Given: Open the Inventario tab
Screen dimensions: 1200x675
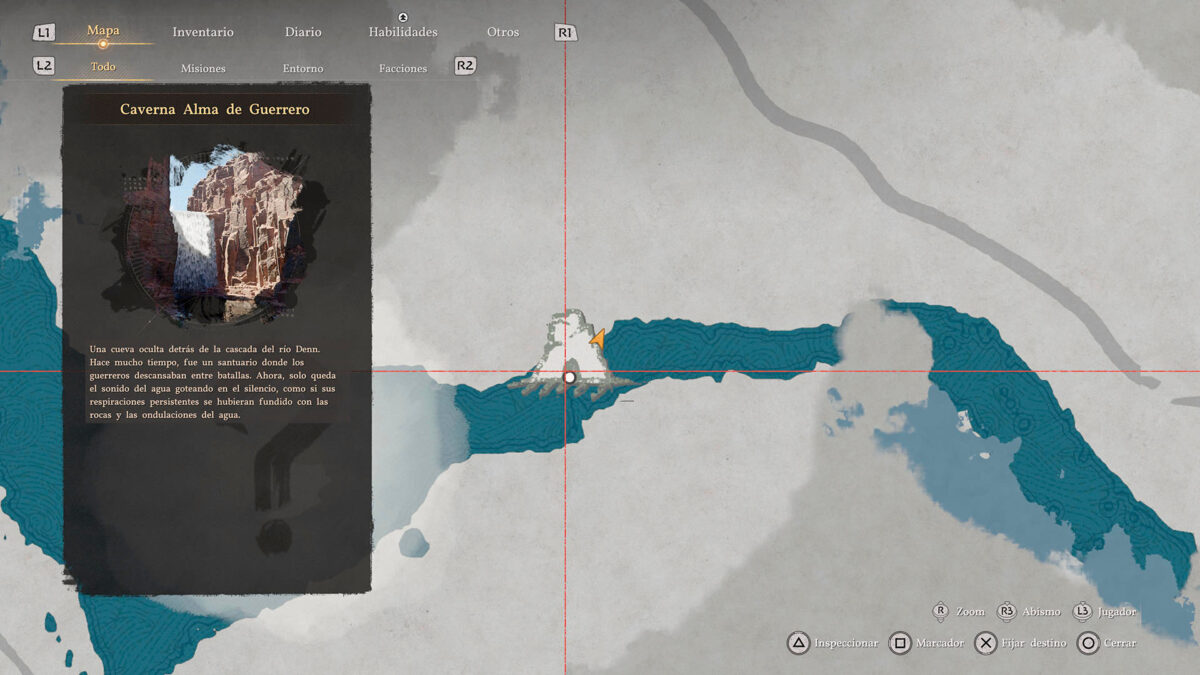Looking at the screenshot, I should click(x=203, y=32).
